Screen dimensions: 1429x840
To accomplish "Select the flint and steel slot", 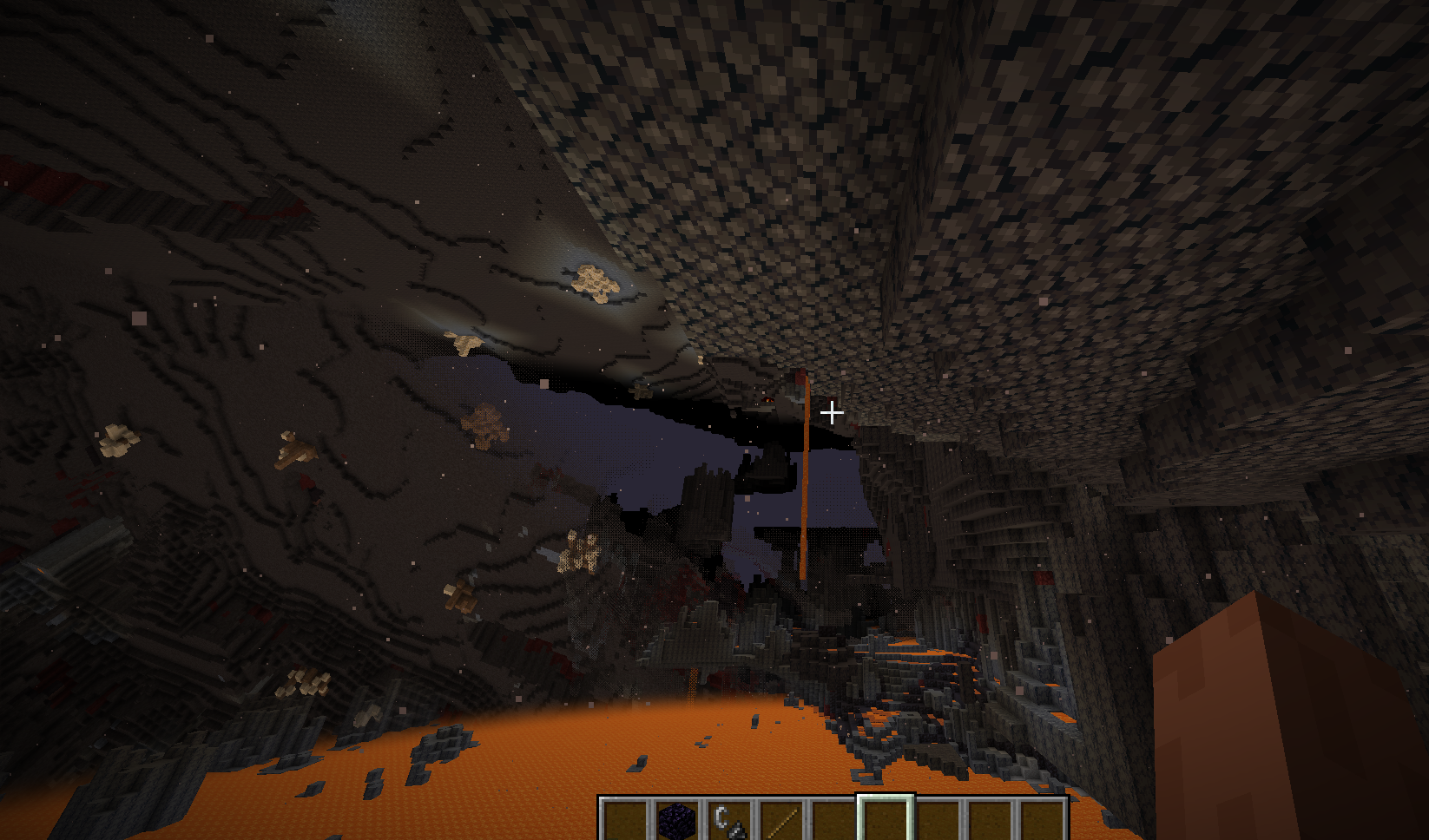I will click(728, 821).
